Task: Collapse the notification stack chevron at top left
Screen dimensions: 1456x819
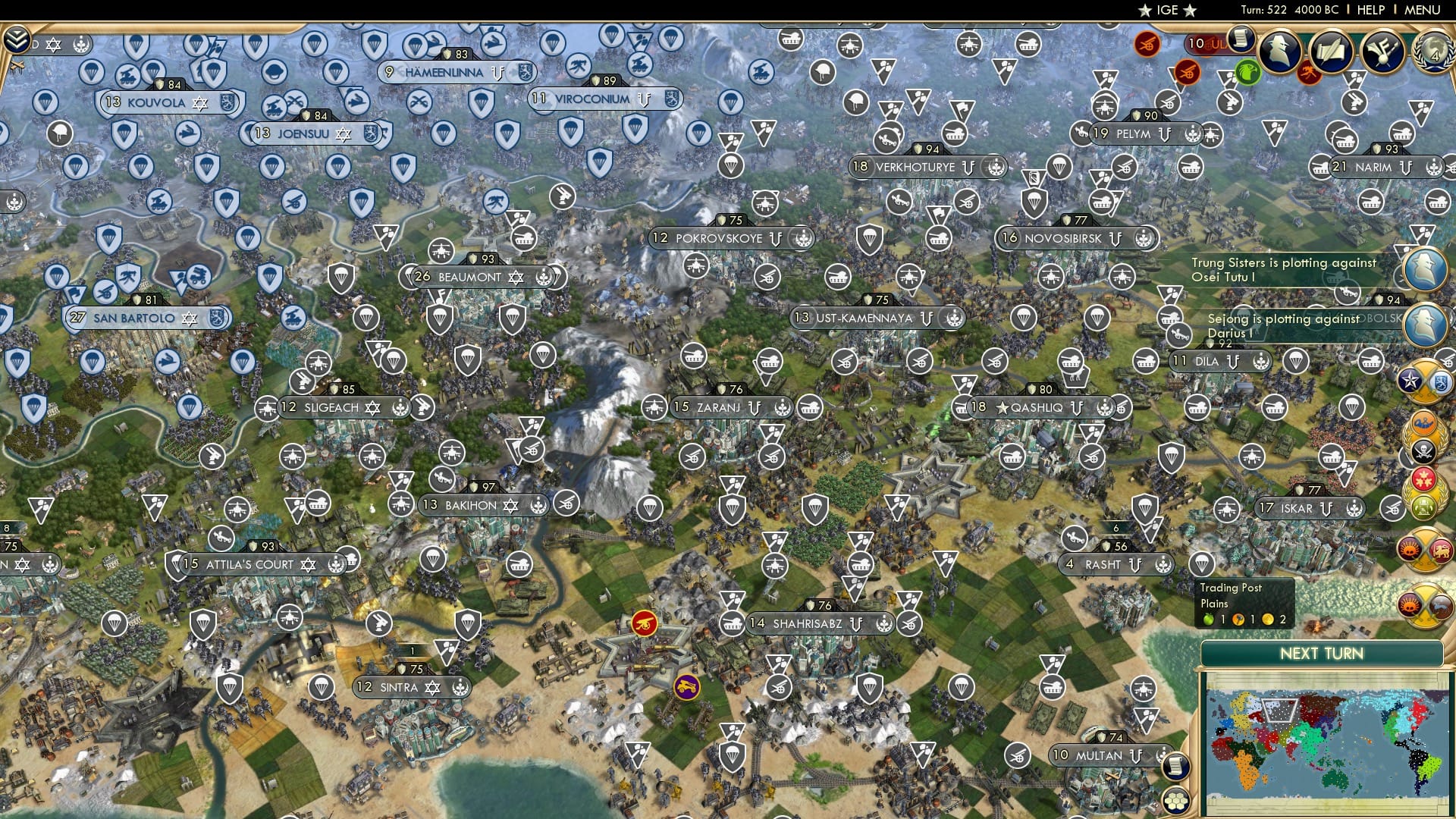Action: point(17,39)
